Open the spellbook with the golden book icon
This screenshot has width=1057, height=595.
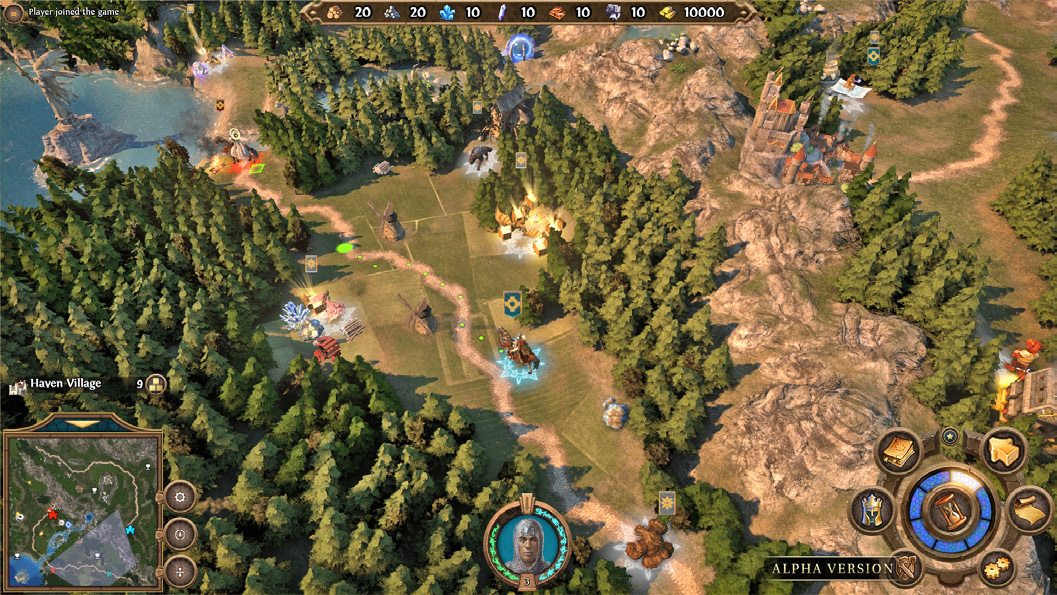(x=898, y=451)
